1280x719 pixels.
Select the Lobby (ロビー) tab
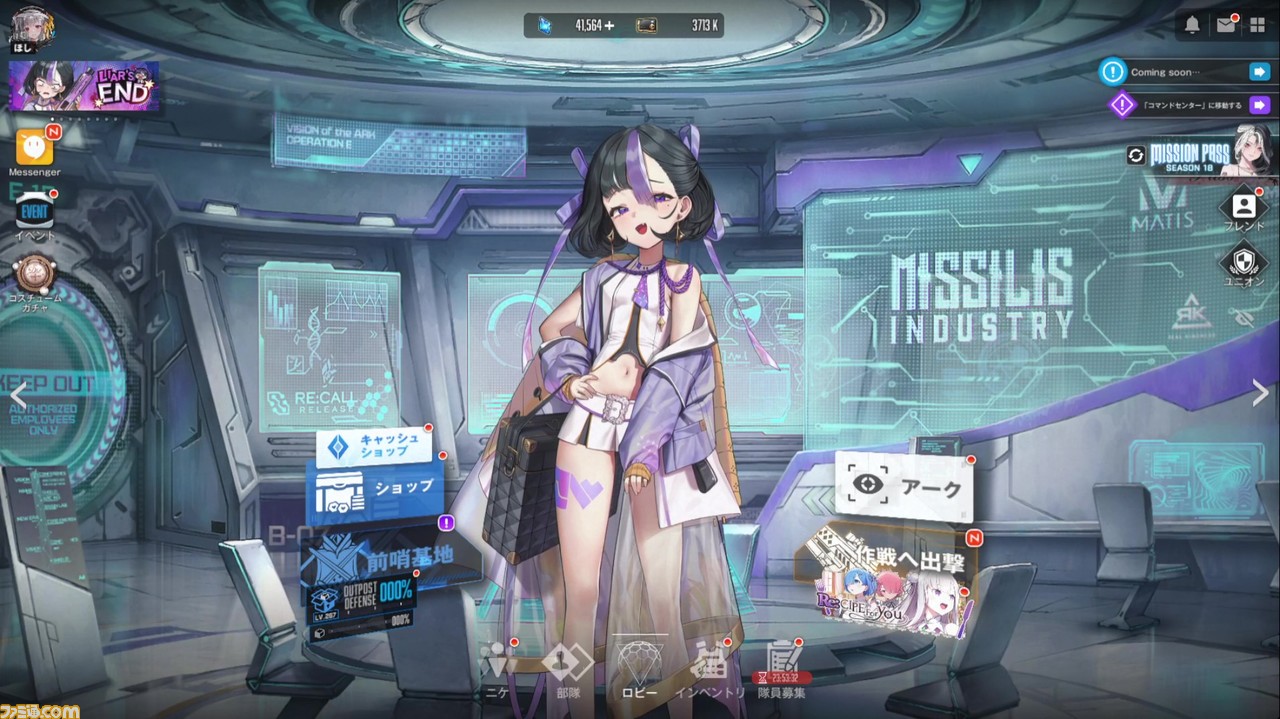coord(639,667)
